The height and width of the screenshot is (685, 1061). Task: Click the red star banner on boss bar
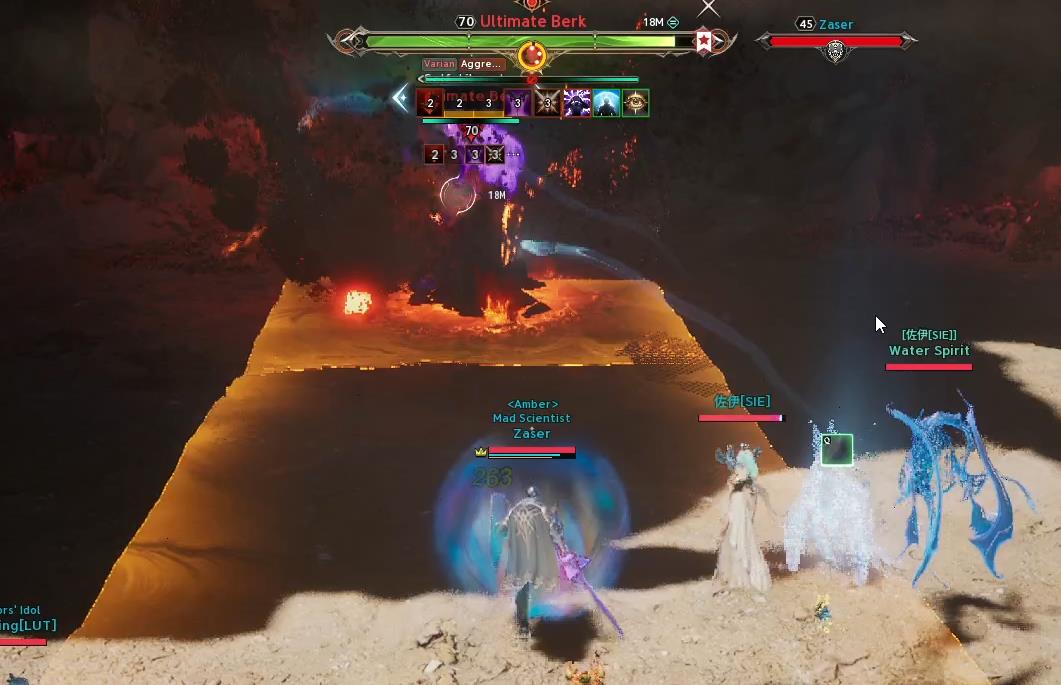[x=704, y=41]
